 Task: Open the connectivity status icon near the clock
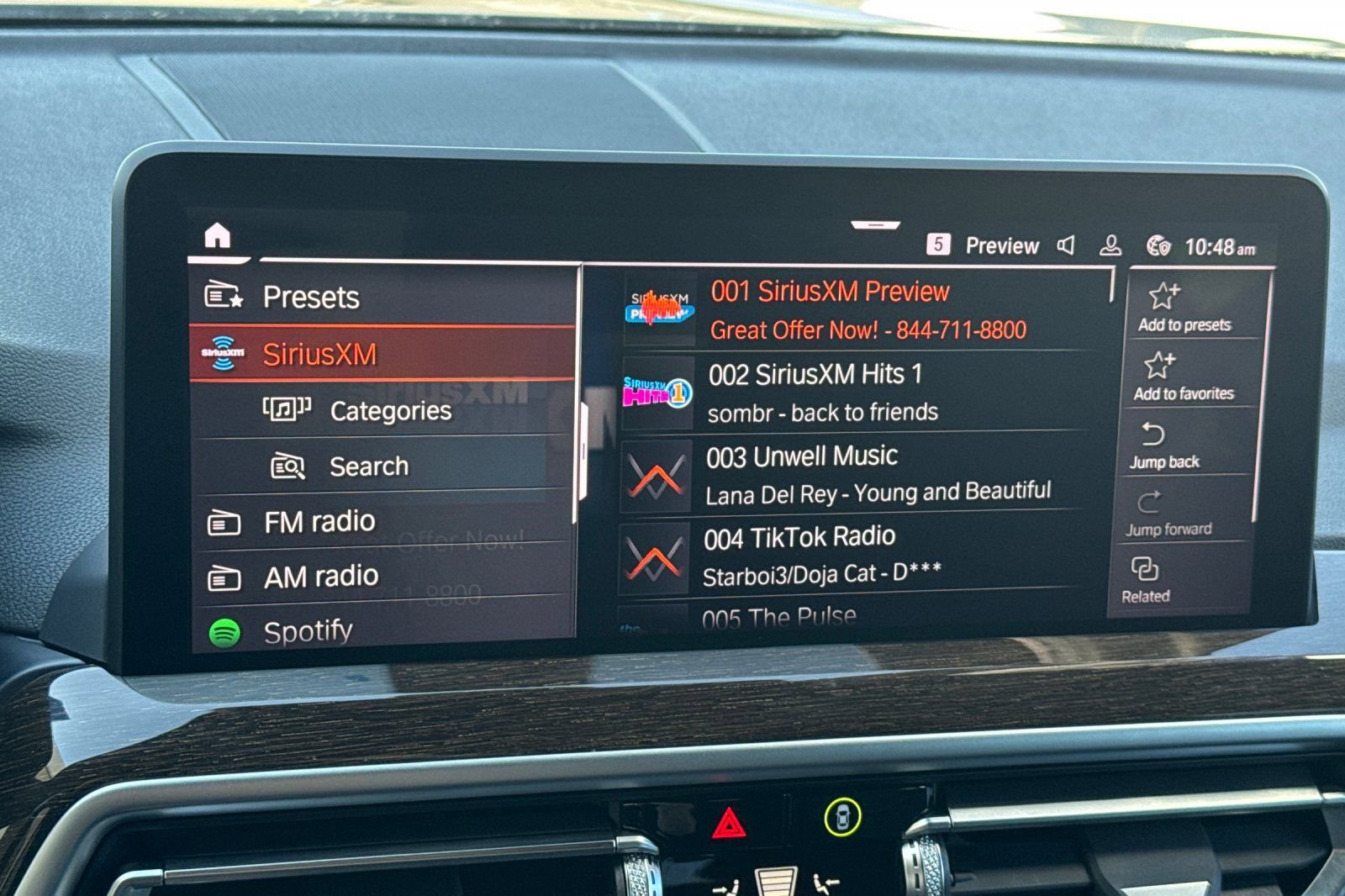point(1158,245)
